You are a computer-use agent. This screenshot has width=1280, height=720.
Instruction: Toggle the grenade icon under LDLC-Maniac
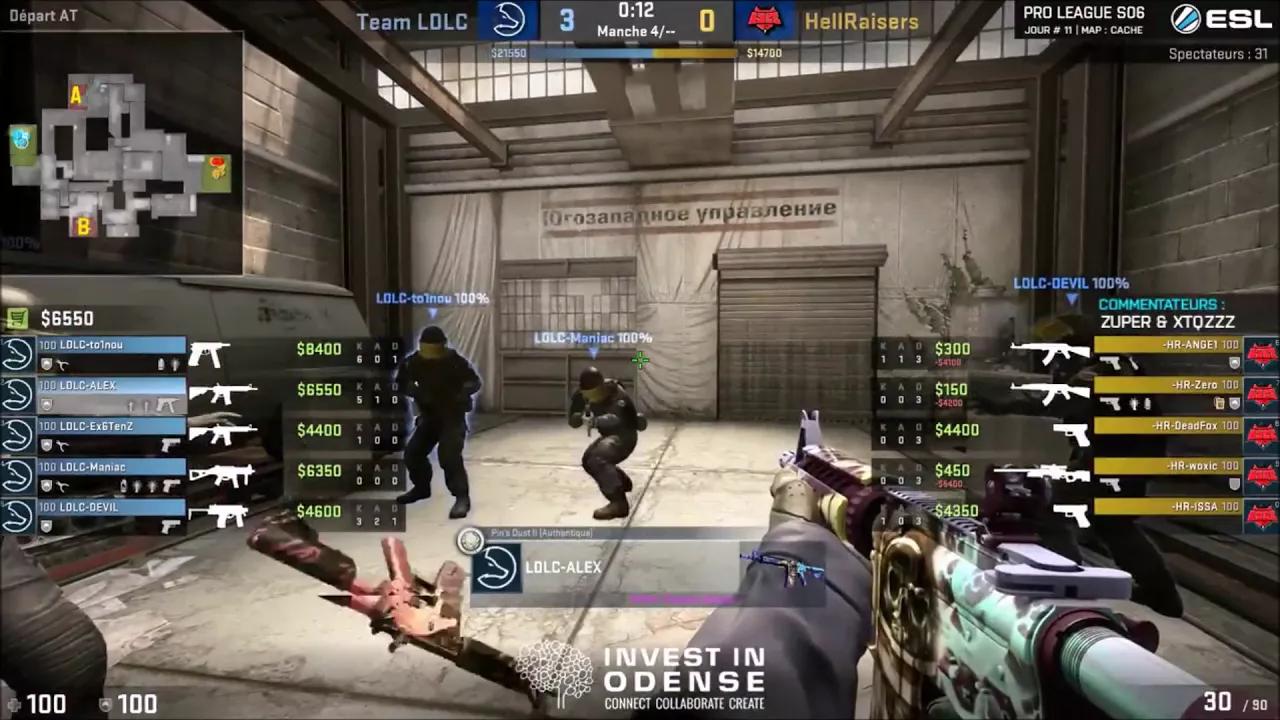(x=137, y=484)
